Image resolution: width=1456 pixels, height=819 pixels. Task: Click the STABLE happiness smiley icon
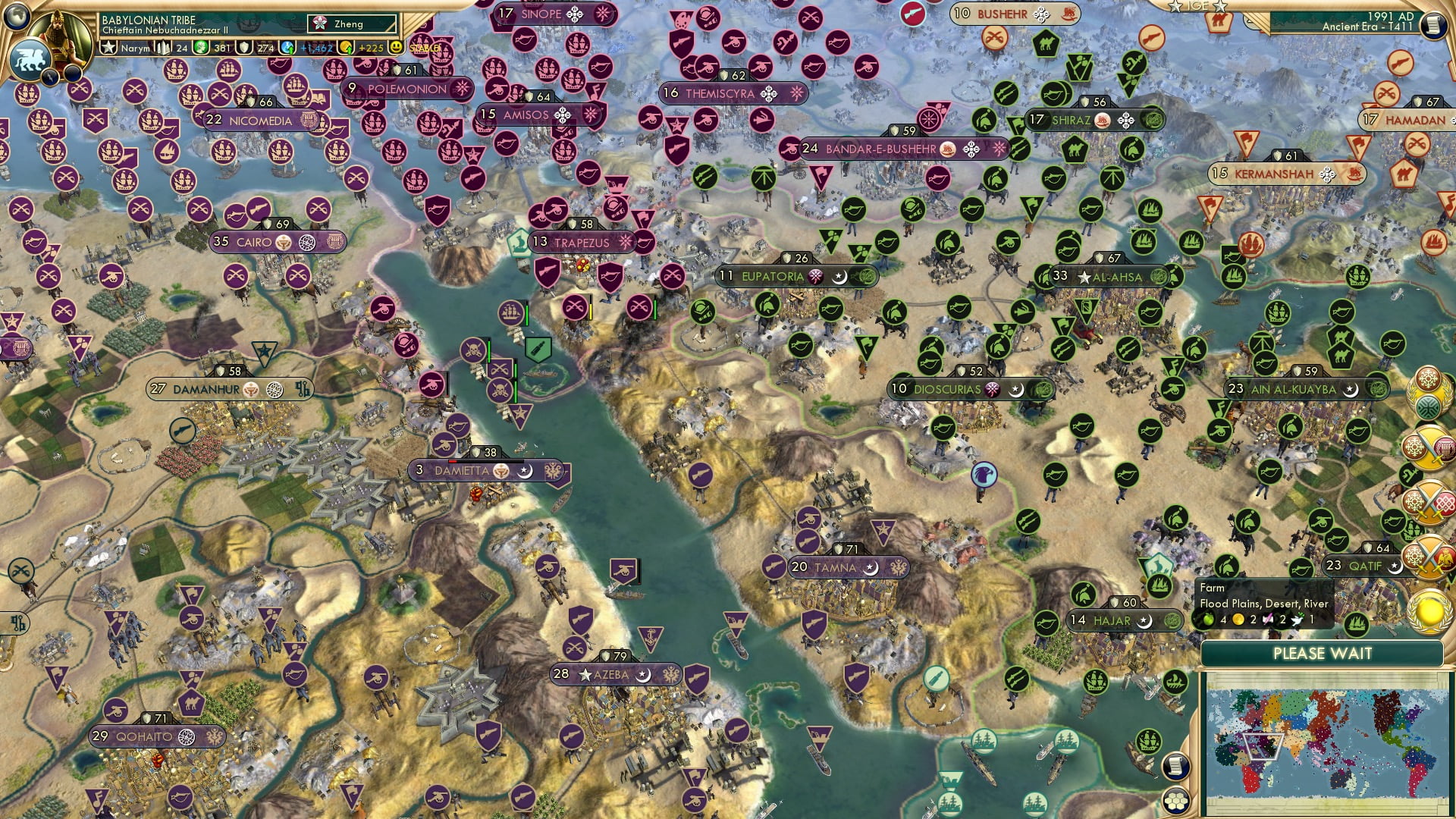click(397, 47)
